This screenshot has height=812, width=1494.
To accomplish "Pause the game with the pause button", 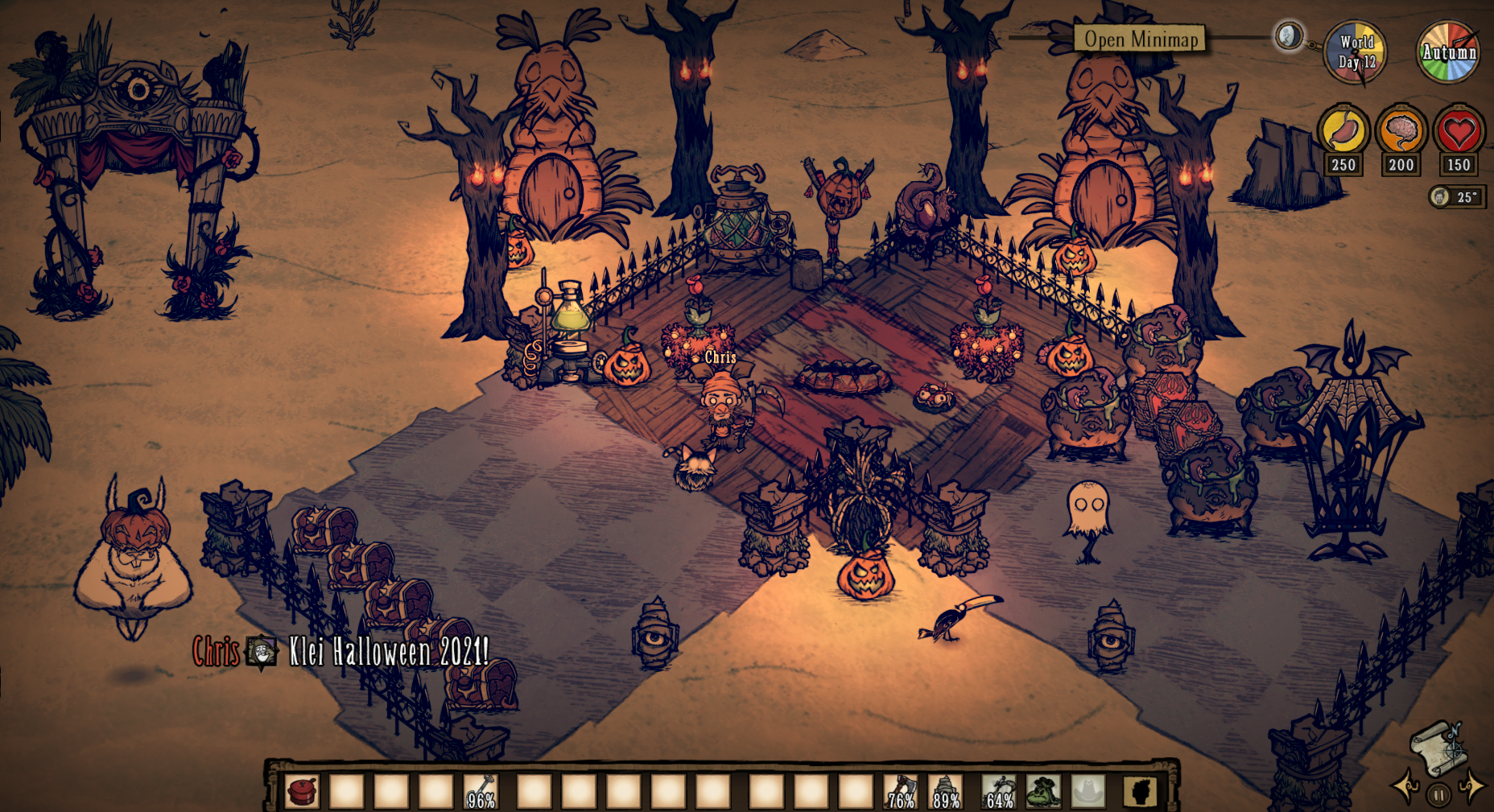I will point(1438,796).
